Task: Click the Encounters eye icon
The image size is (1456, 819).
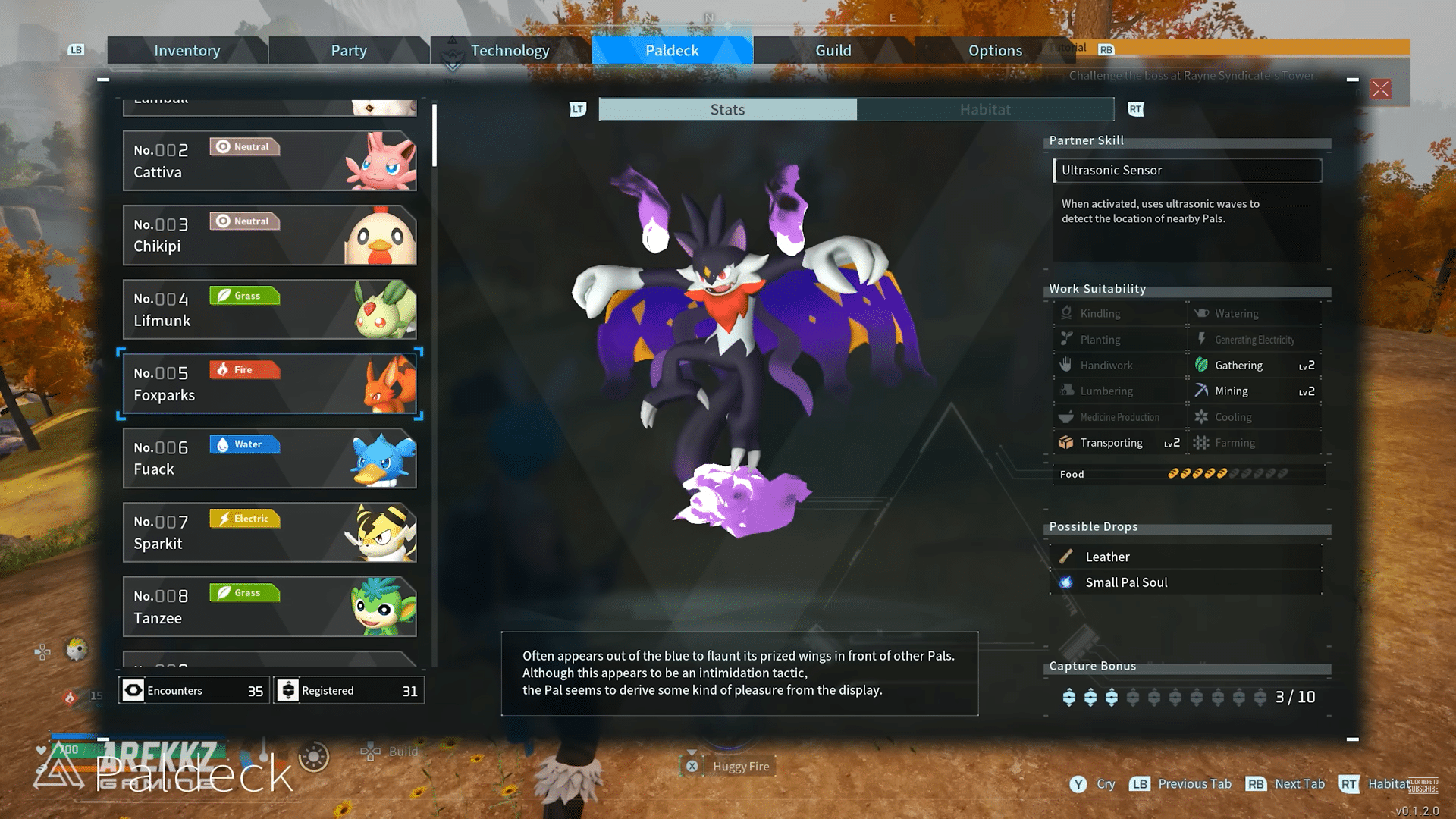Action: [x=133, y=690]
